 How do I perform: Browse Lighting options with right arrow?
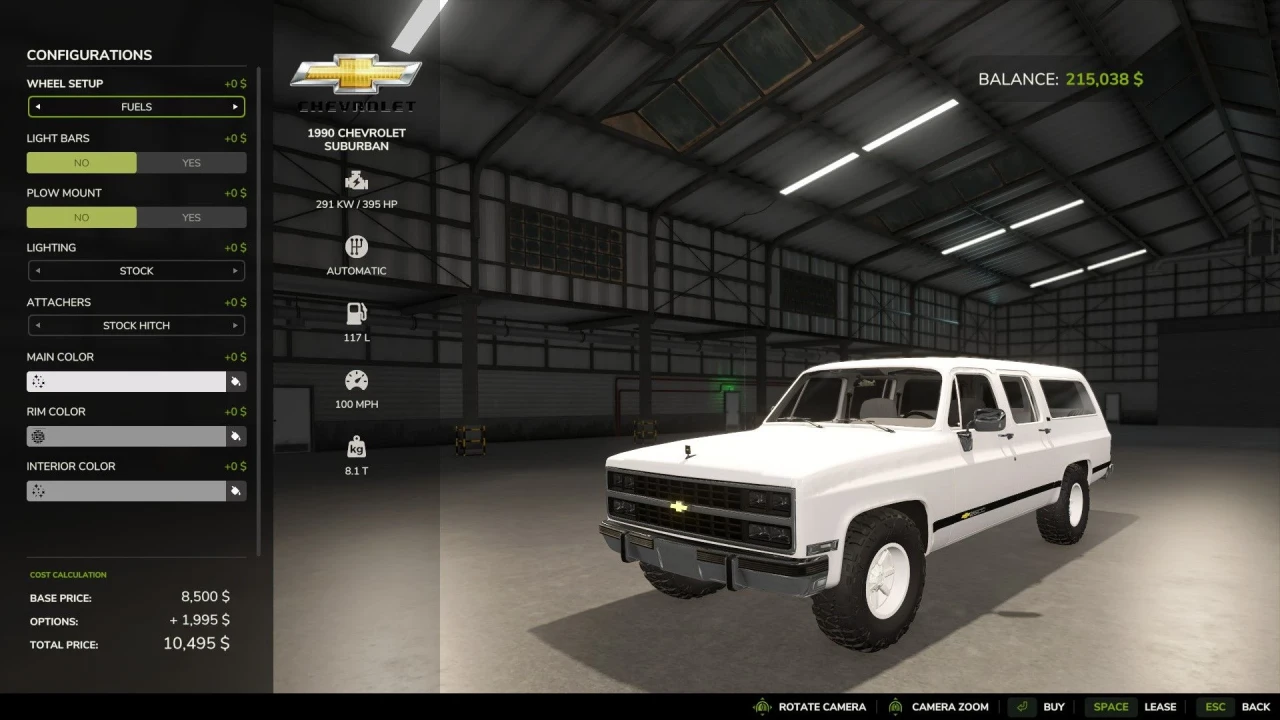[236, 270]
